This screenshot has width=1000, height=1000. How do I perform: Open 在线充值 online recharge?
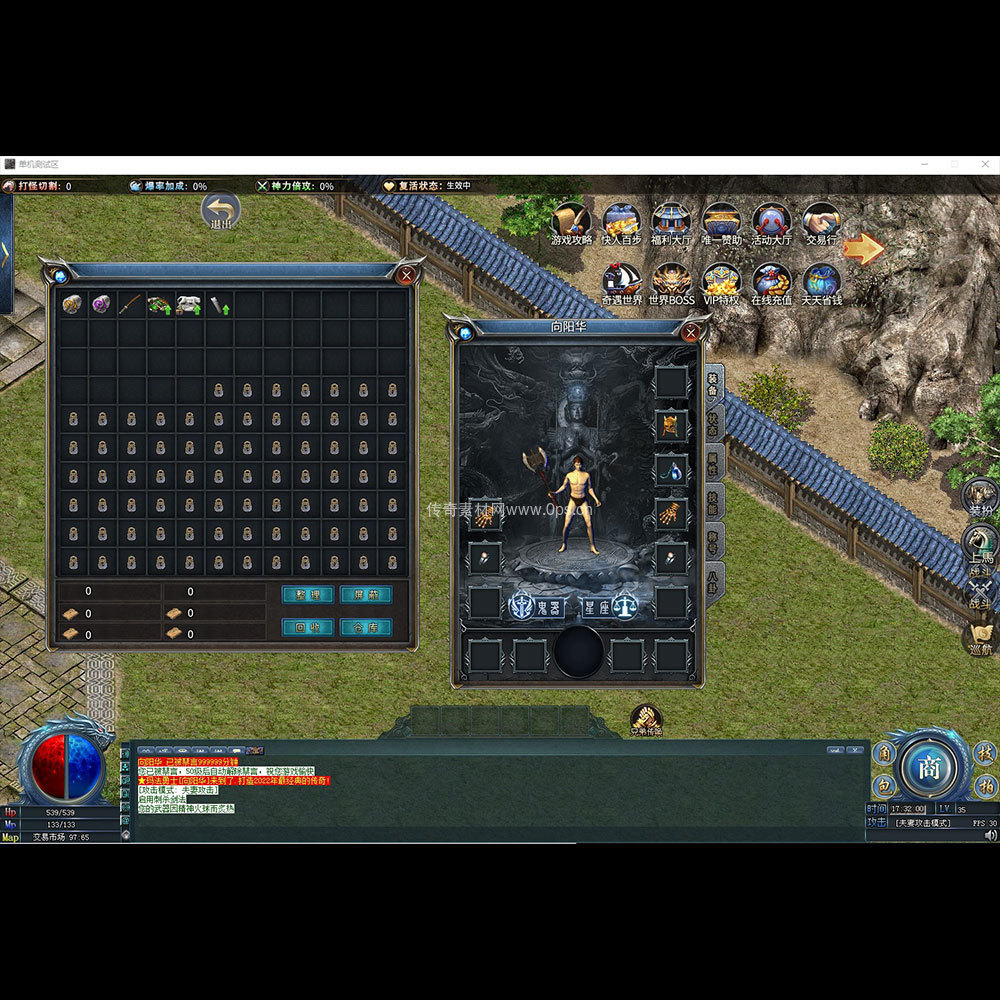(x=771, y=283)
